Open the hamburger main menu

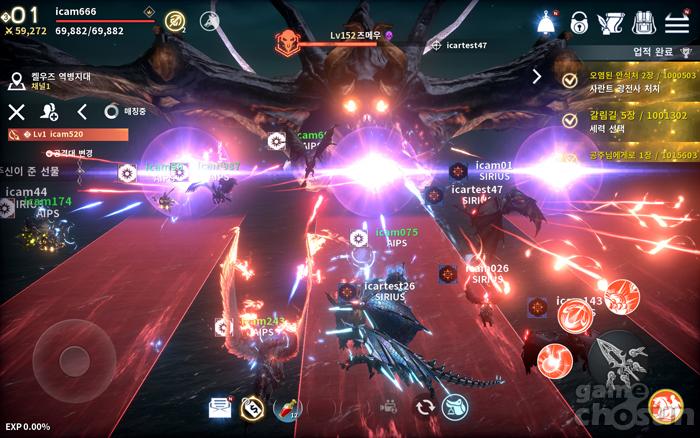[x=678, y=21]
